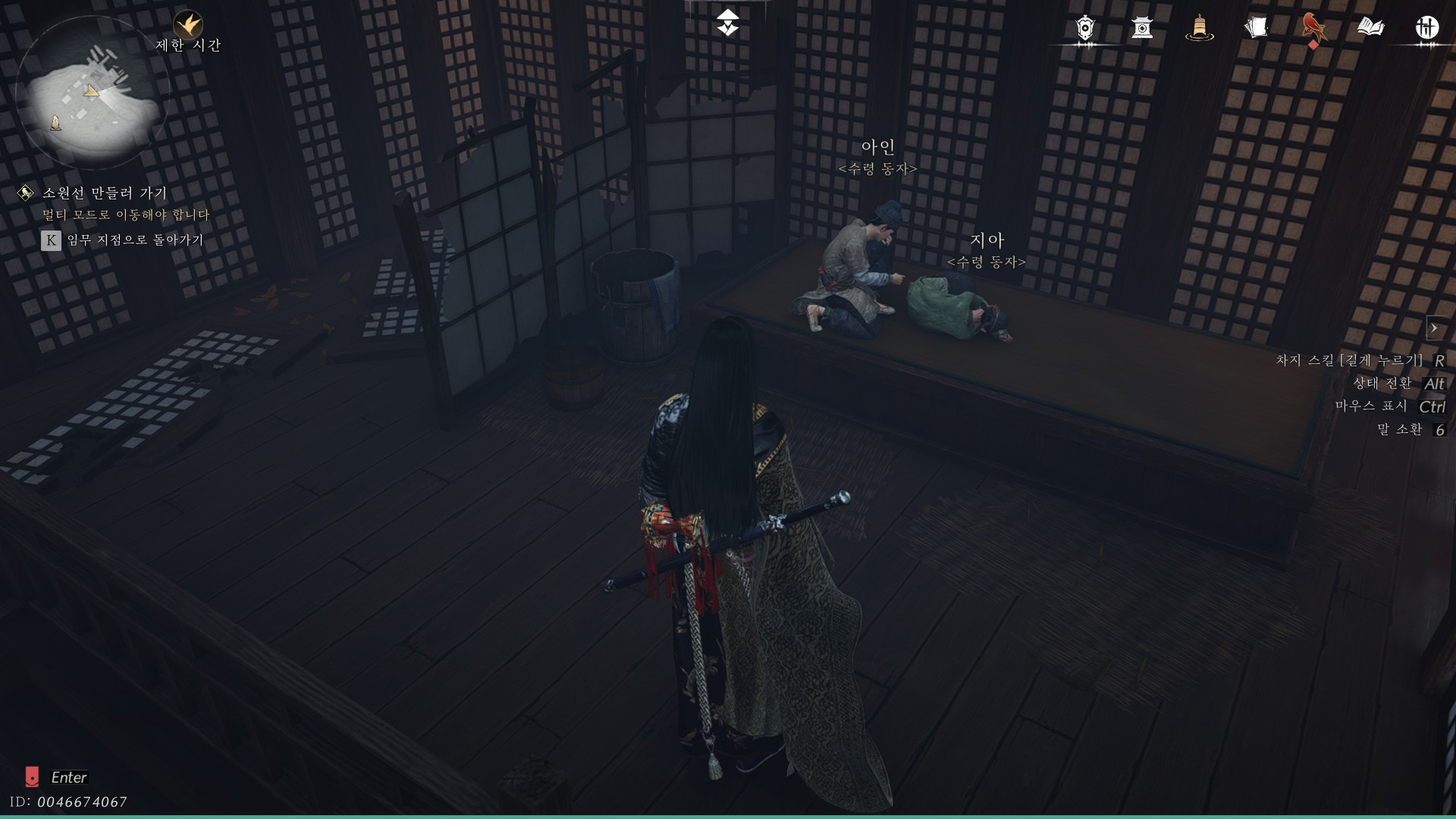Open the circular minimap
Image resolution: width=1456 pixels, height=819 pixels.
89,93
